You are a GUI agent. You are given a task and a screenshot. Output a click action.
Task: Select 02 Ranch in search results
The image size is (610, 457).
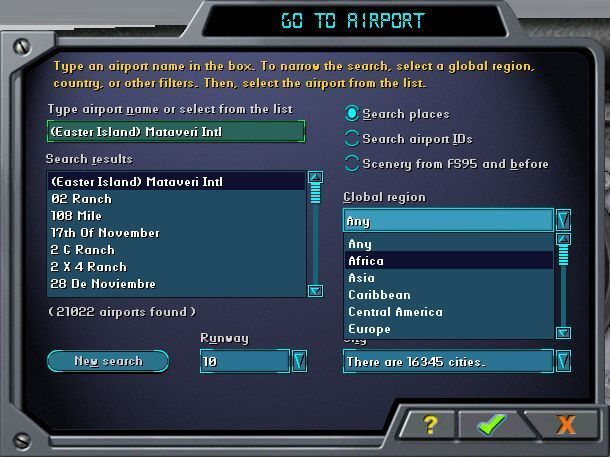click(82, 199)
